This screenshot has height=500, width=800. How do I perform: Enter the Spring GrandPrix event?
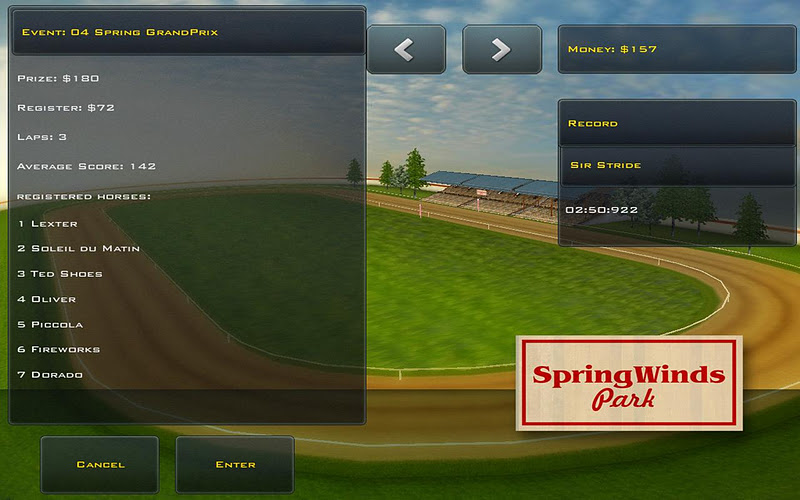click(235, 464)
